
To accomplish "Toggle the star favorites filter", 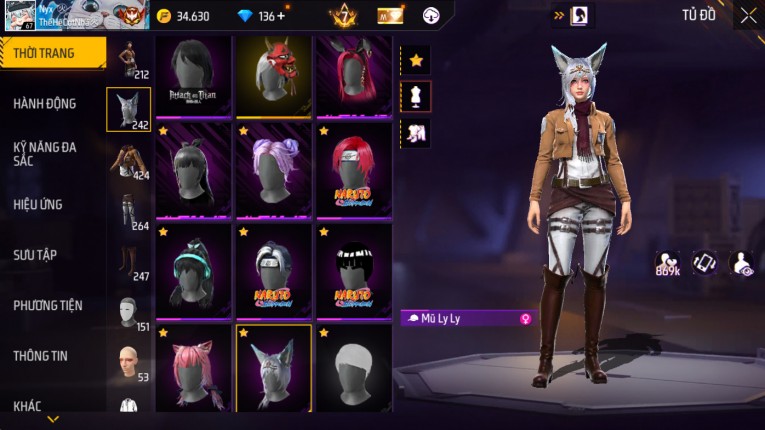I will pyautogui.click(x=416, y=60).
